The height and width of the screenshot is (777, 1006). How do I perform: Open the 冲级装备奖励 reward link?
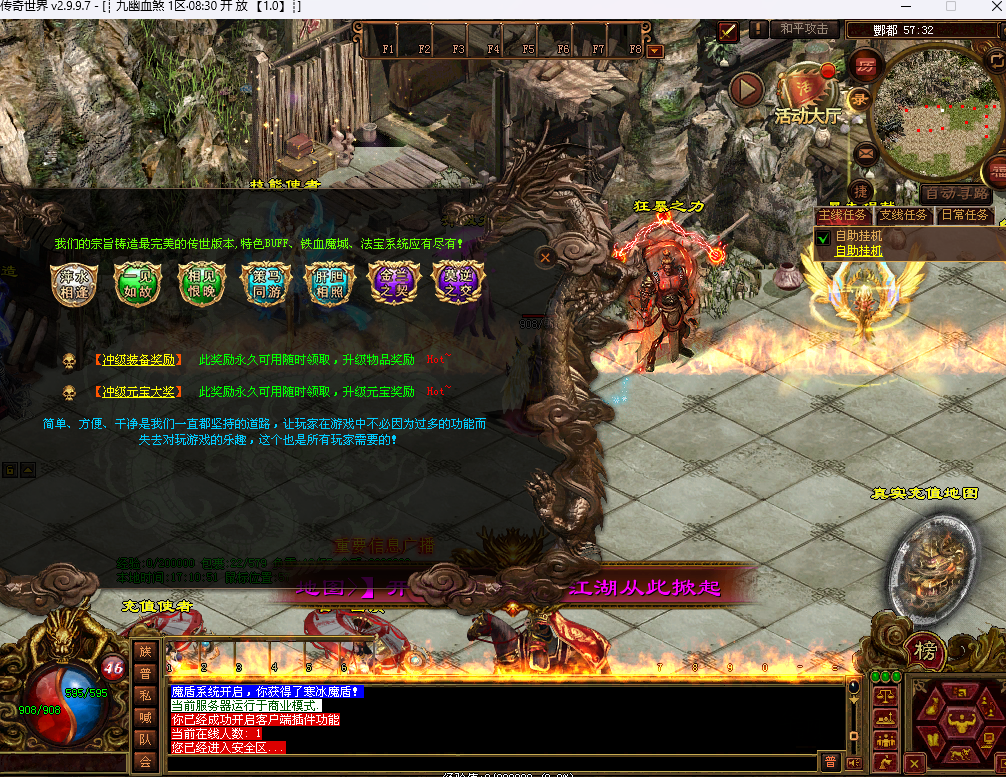coord(138,360)
